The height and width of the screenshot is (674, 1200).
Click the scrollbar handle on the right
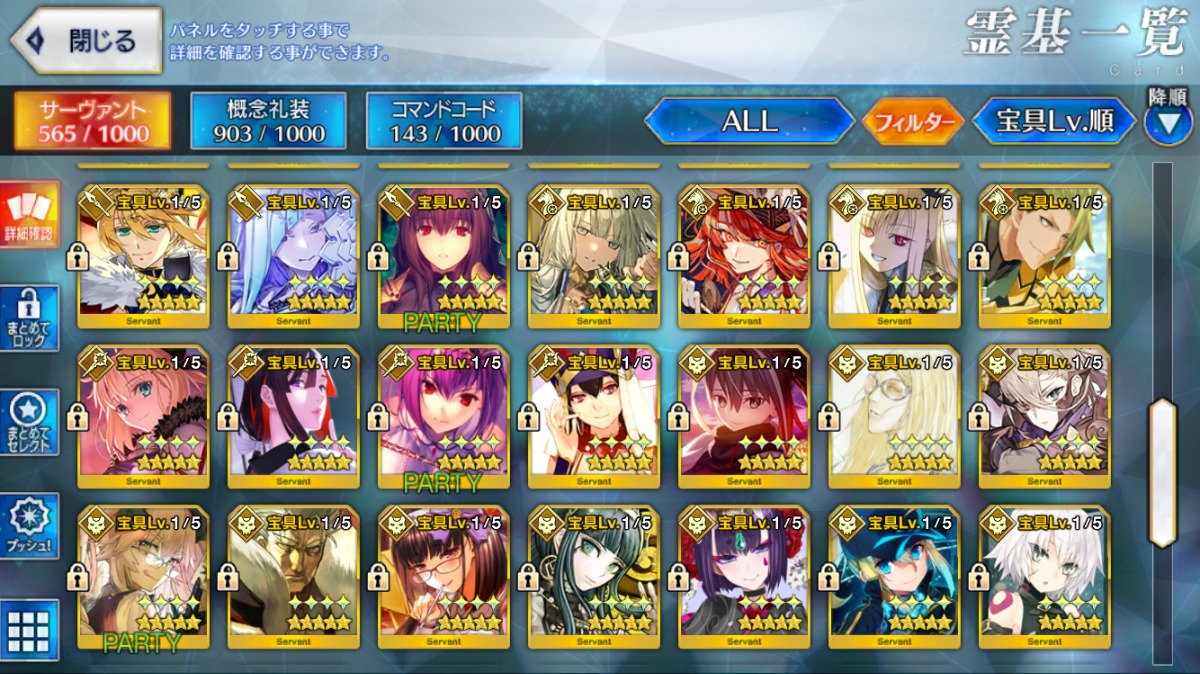point(1162,472)
